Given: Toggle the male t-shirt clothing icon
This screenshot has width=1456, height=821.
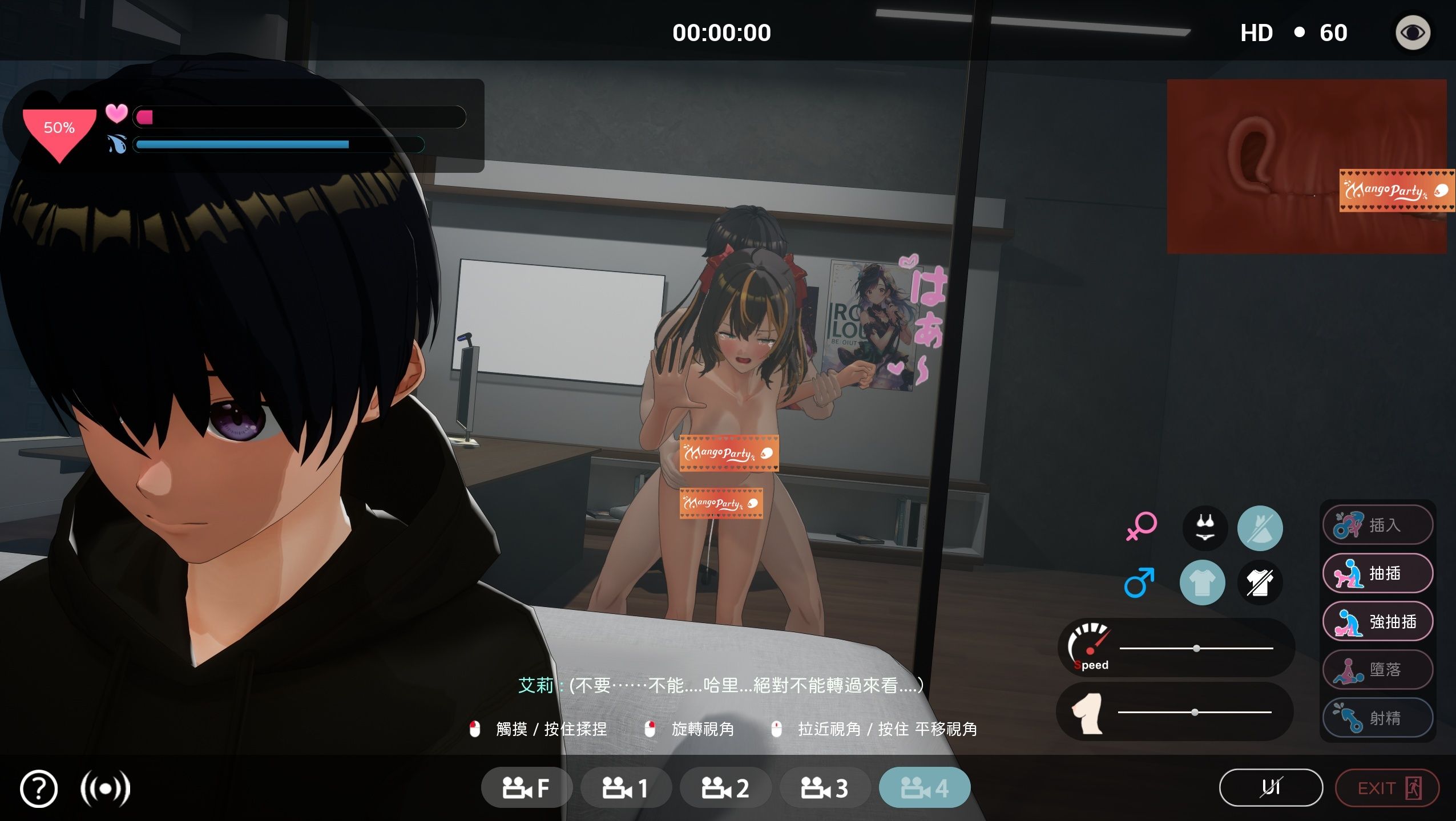Looking at the screenshot, I should click(x=1202, y=583).
